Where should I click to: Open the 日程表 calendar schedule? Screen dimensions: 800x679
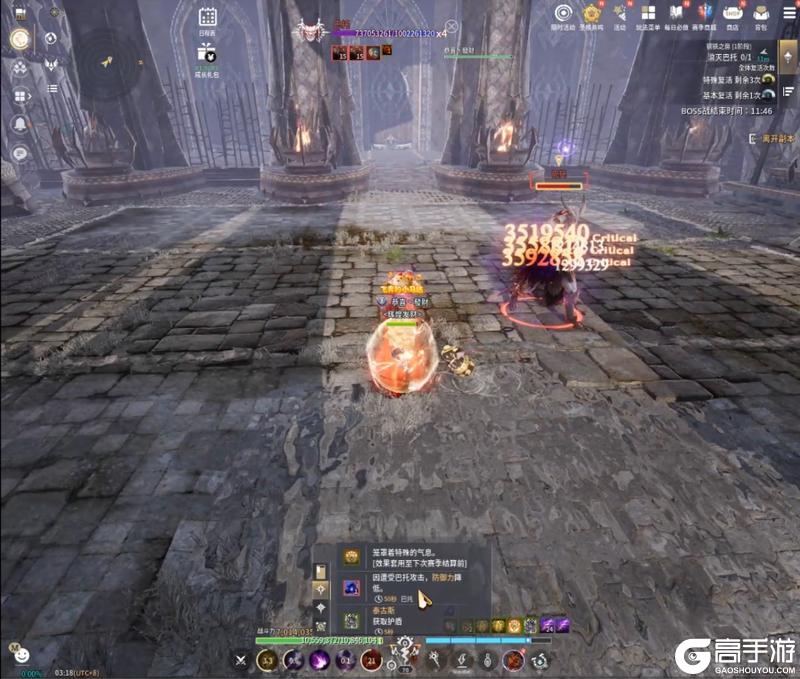(x=208, y=17)
